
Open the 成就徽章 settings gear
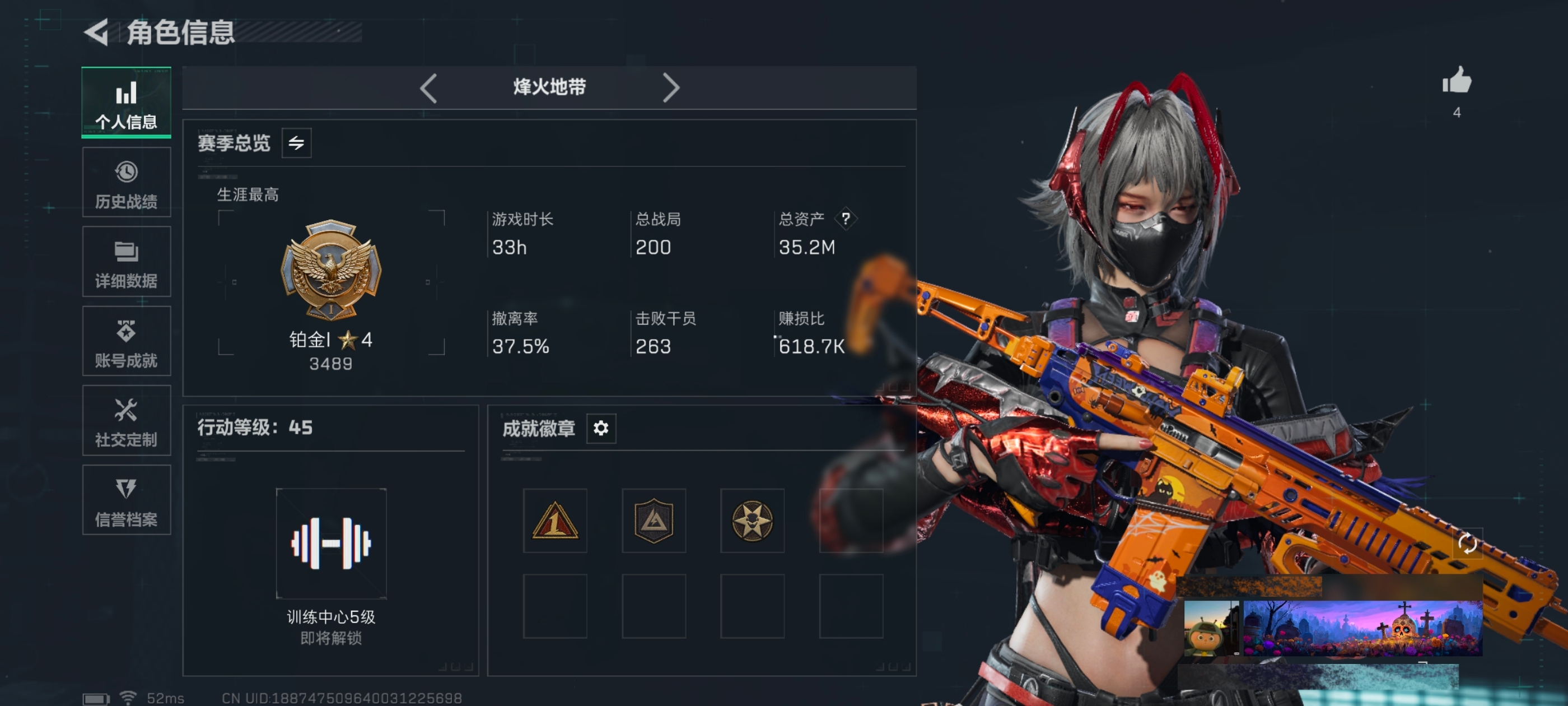click(601, 428)
